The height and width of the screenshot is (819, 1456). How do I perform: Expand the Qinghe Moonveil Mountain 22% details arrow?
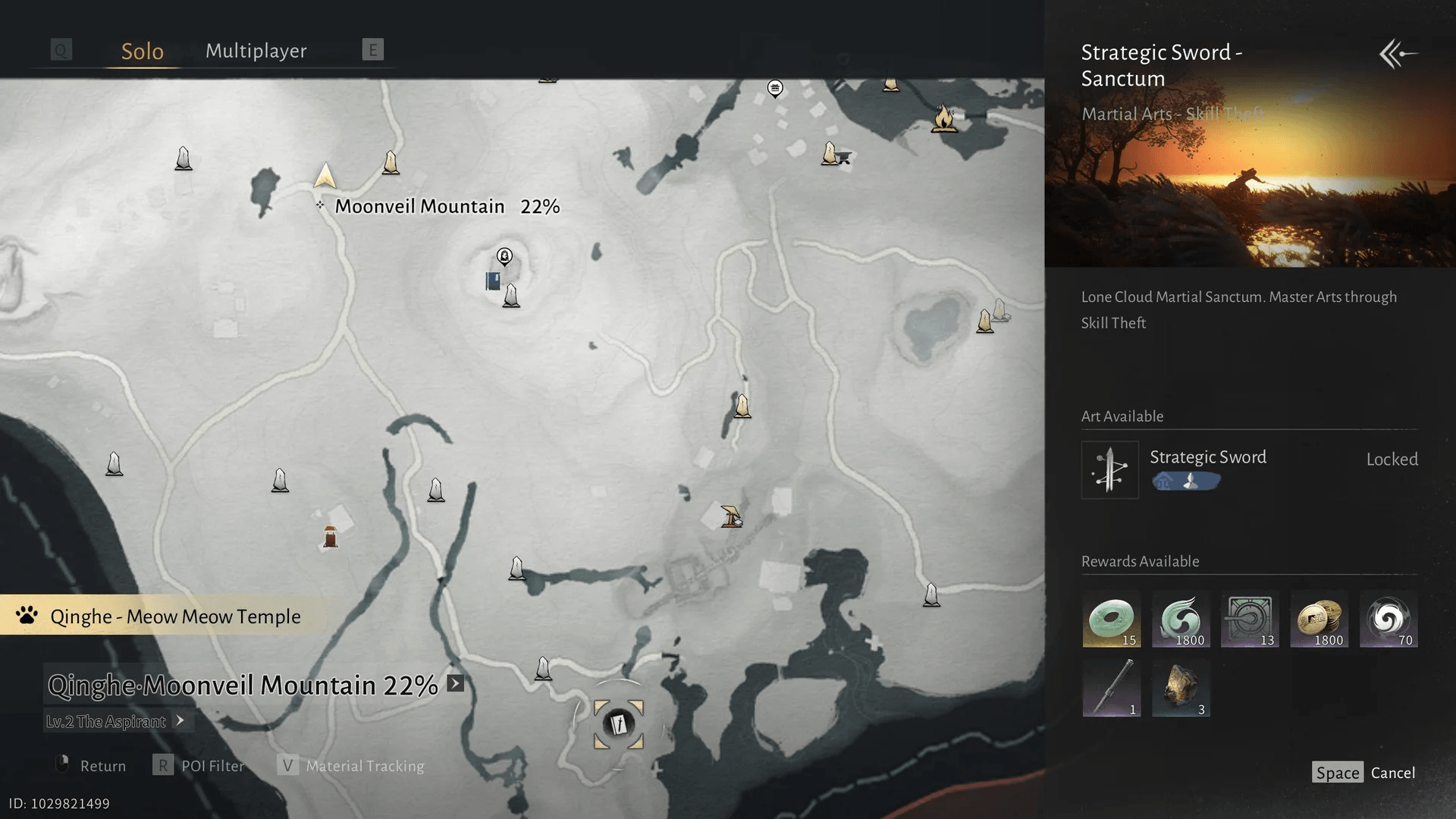453,684
